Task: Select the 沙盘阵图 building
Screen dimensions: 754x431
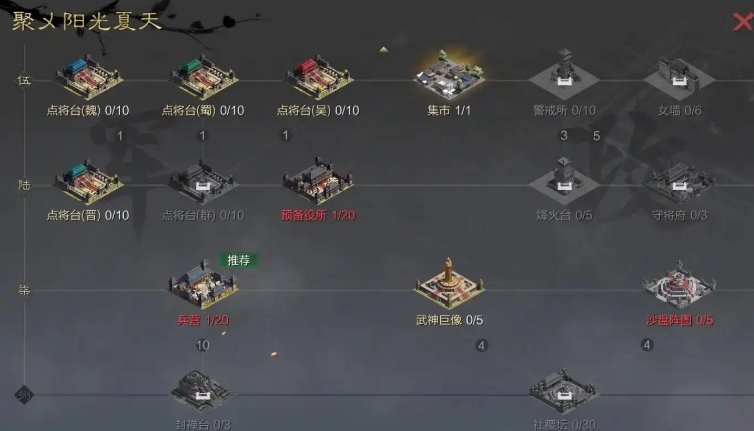Action: 679,286
